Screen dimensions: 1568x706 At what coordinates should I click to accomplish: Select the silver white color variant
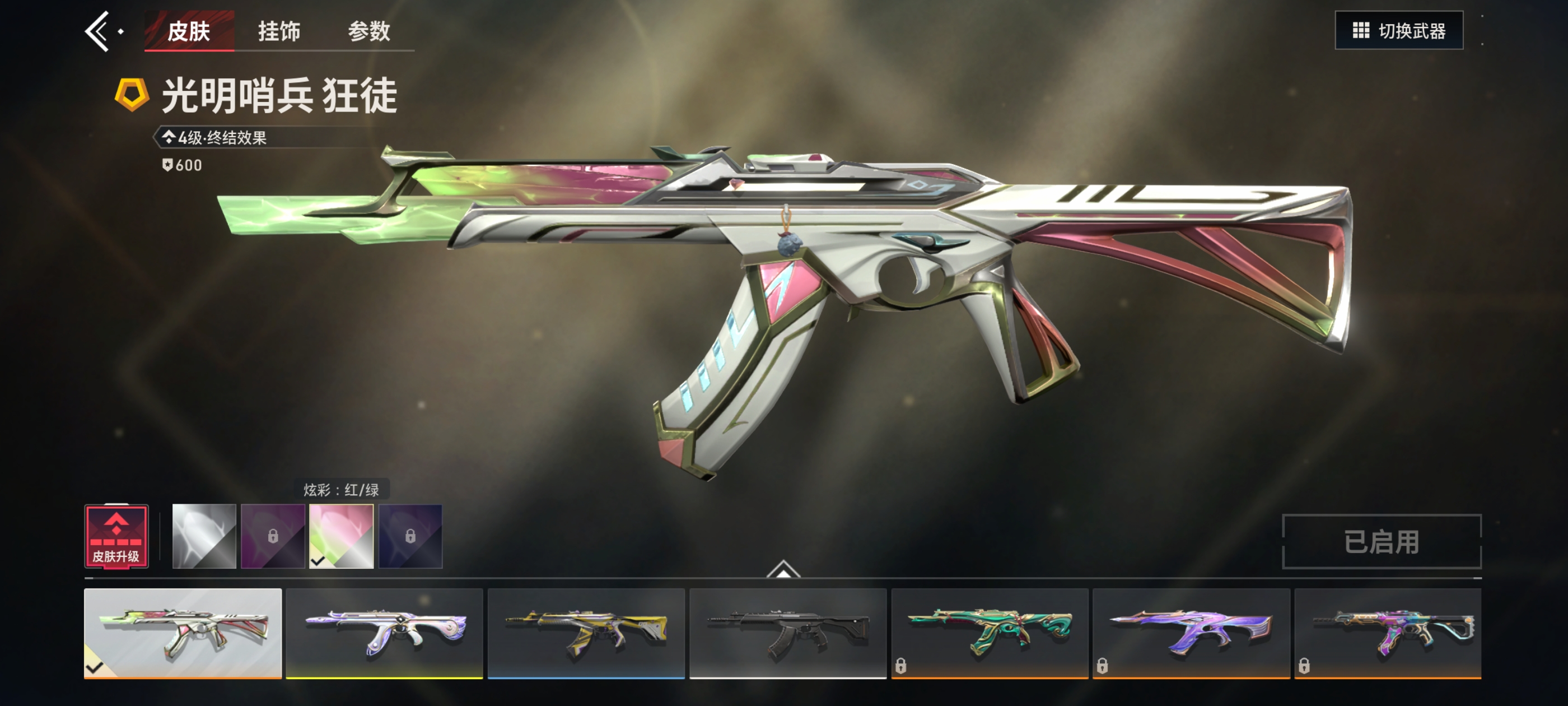204,536
